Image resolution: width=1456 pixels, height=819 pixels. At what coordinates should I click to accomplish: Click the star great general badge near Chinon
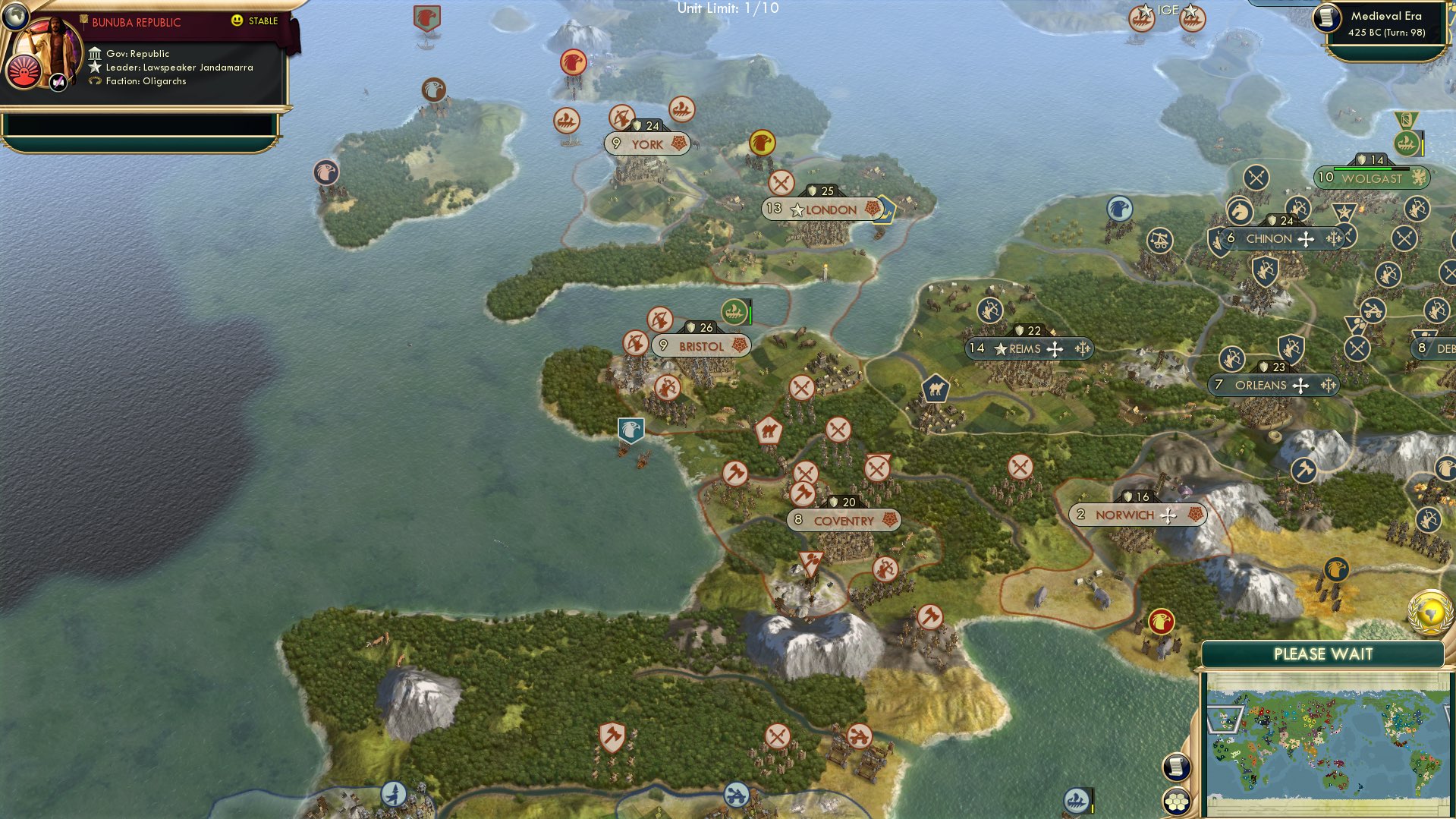click(1344, 209)
